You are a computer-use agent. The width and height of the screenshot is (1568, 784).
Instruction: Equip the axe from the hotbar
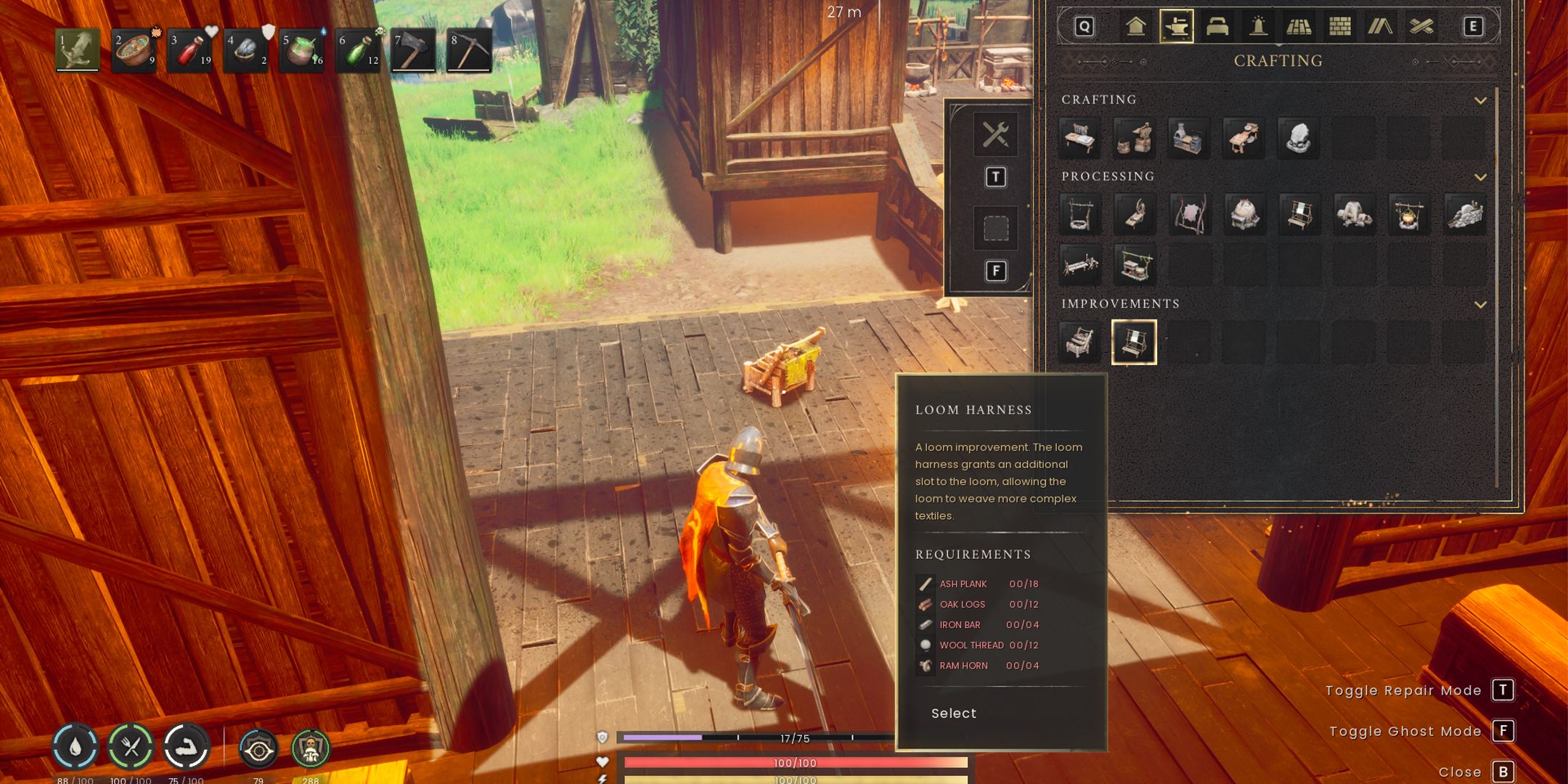point(414,51)
